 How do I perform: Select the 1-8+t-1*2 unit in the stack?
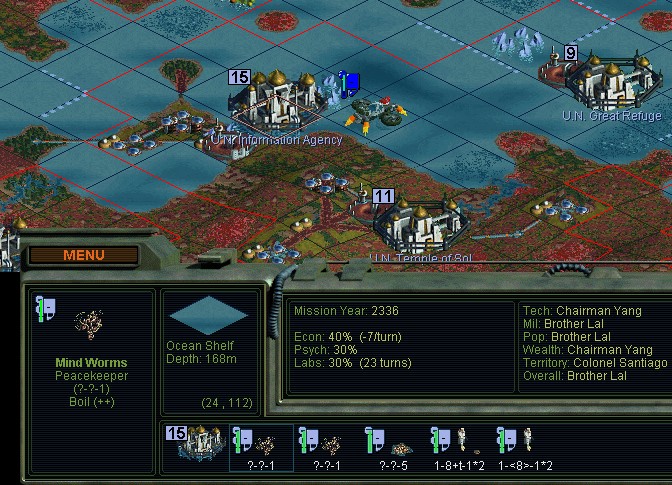coord(457,446)
